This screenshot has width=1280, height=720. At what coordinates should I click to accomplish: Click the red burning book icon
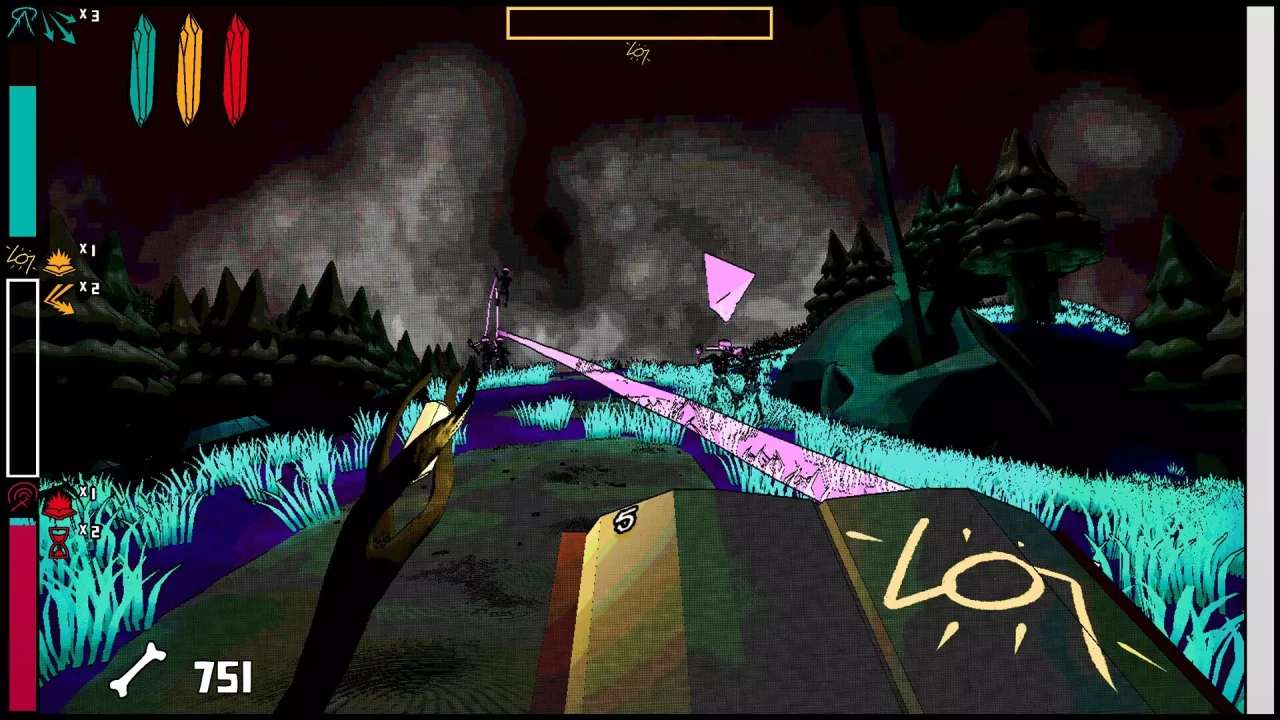(59, 504)
